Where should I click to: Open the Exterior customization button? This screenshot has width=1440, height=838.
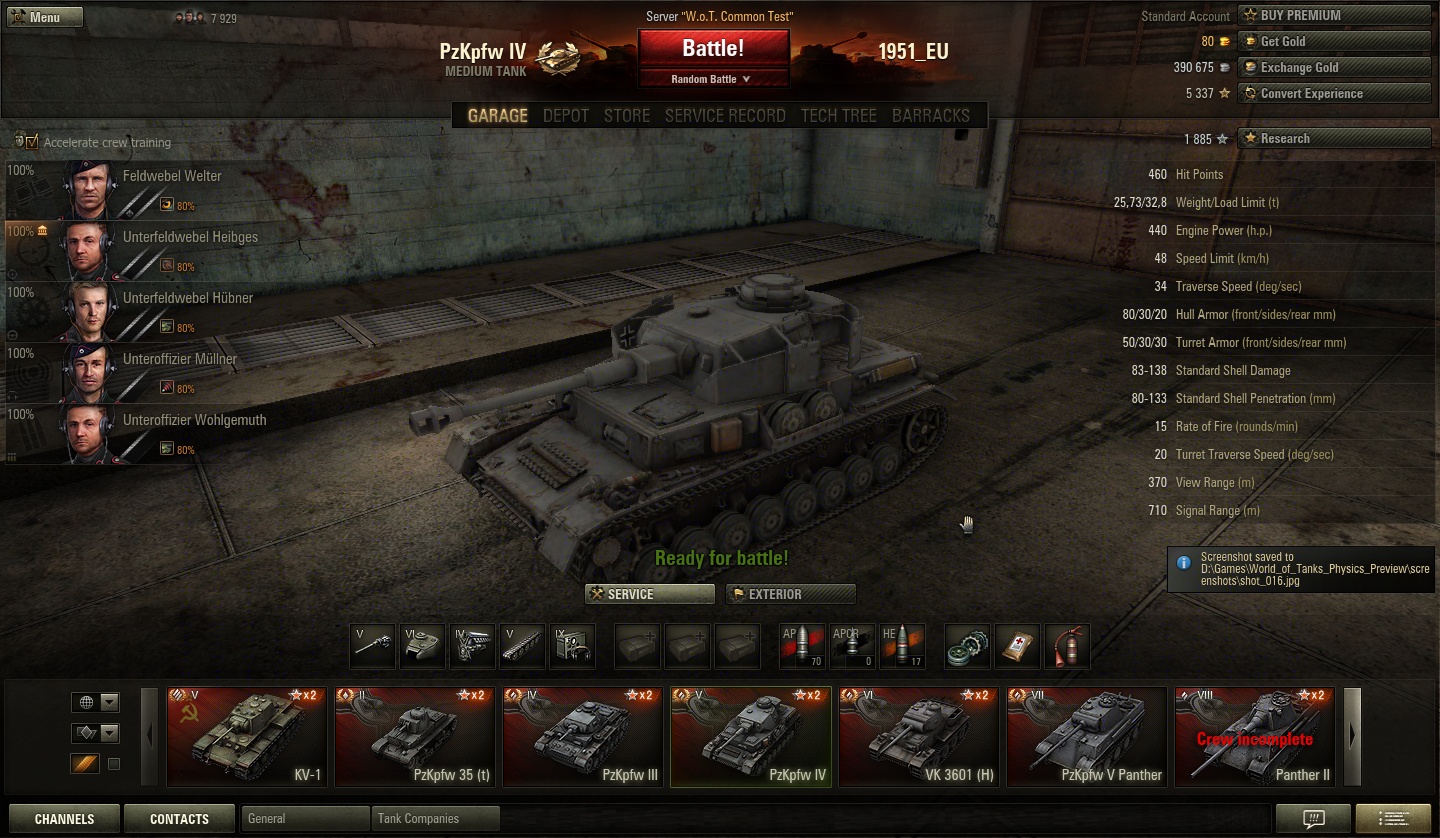790,594
